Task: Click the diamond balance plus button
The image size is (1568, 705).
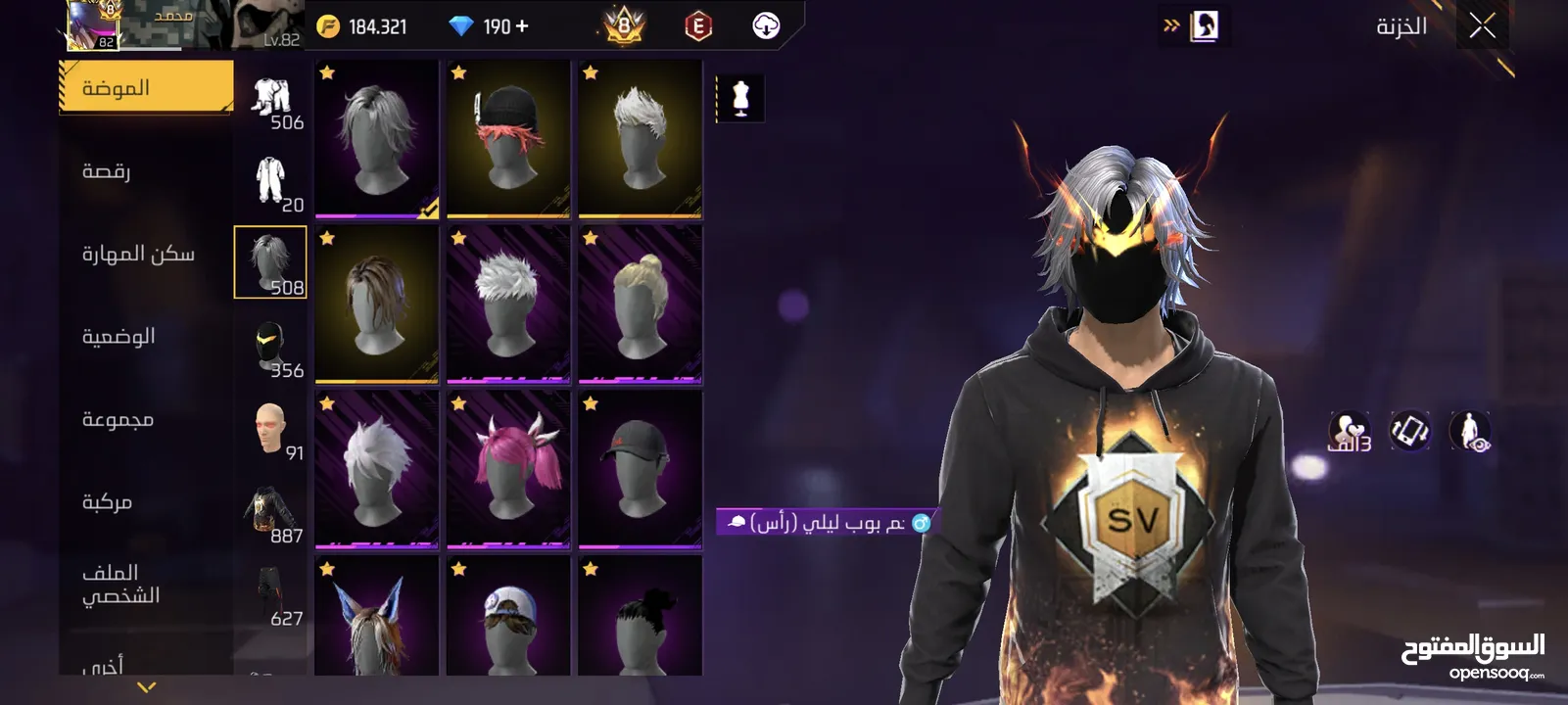Action: 522,26
